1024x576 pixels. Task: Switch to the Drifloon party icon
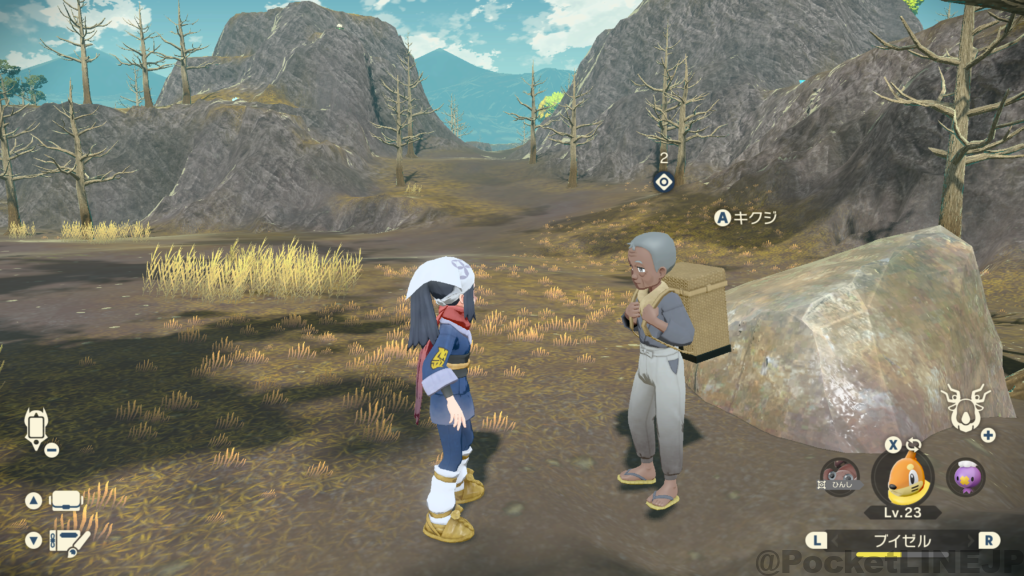pyautogui.click(x=965, y=478)
